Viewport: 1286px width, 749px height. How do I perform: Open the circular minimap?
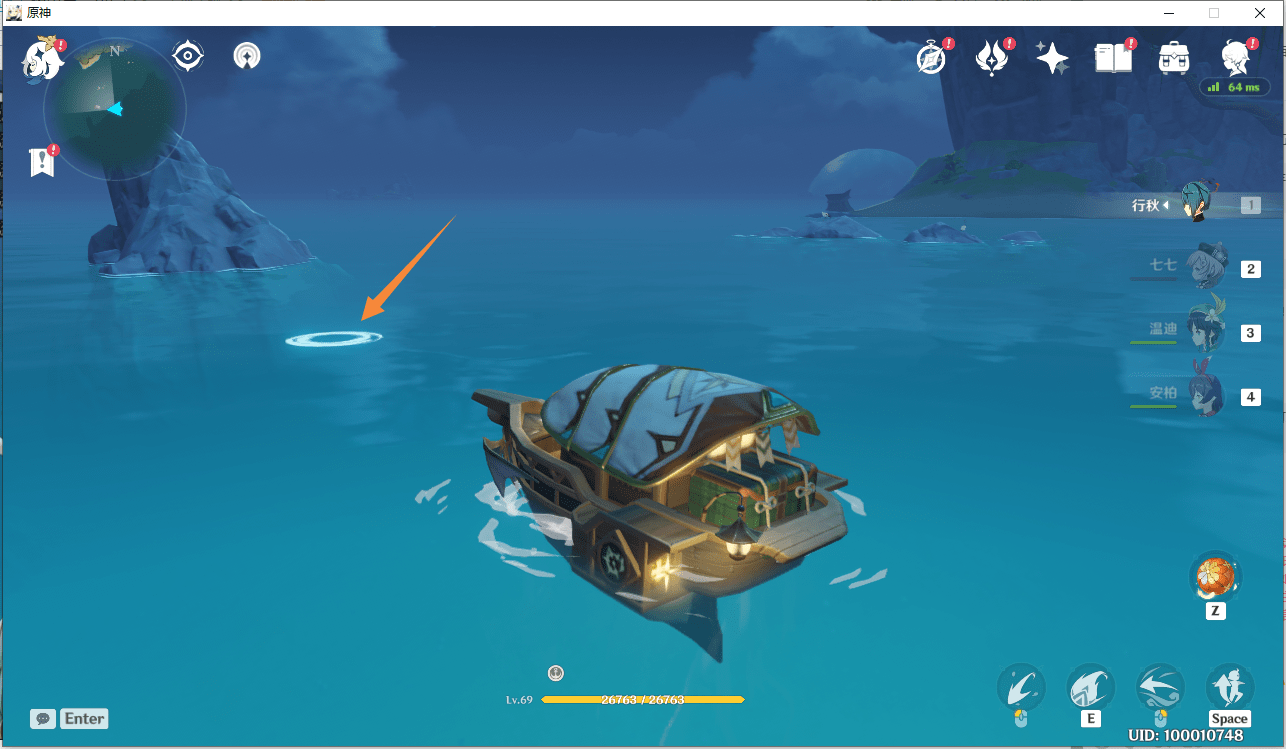pos(115,109)
